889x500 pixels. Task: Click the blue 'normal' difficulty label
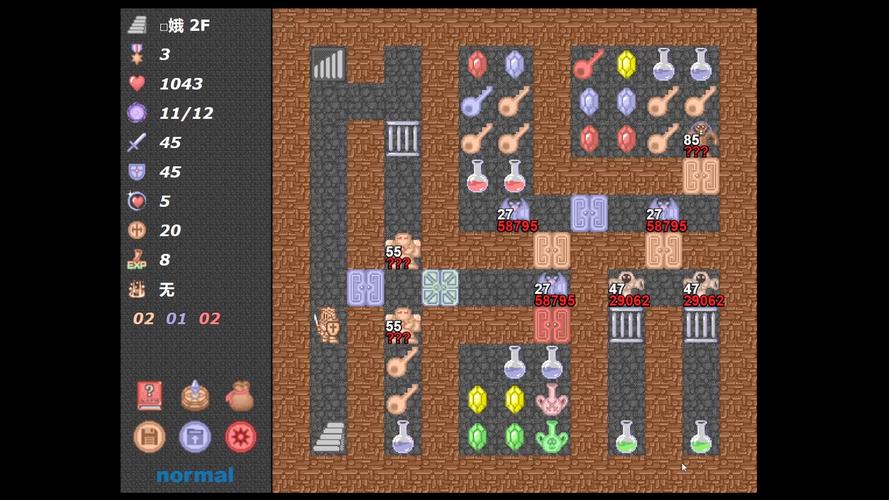click(x=195, y=475)
